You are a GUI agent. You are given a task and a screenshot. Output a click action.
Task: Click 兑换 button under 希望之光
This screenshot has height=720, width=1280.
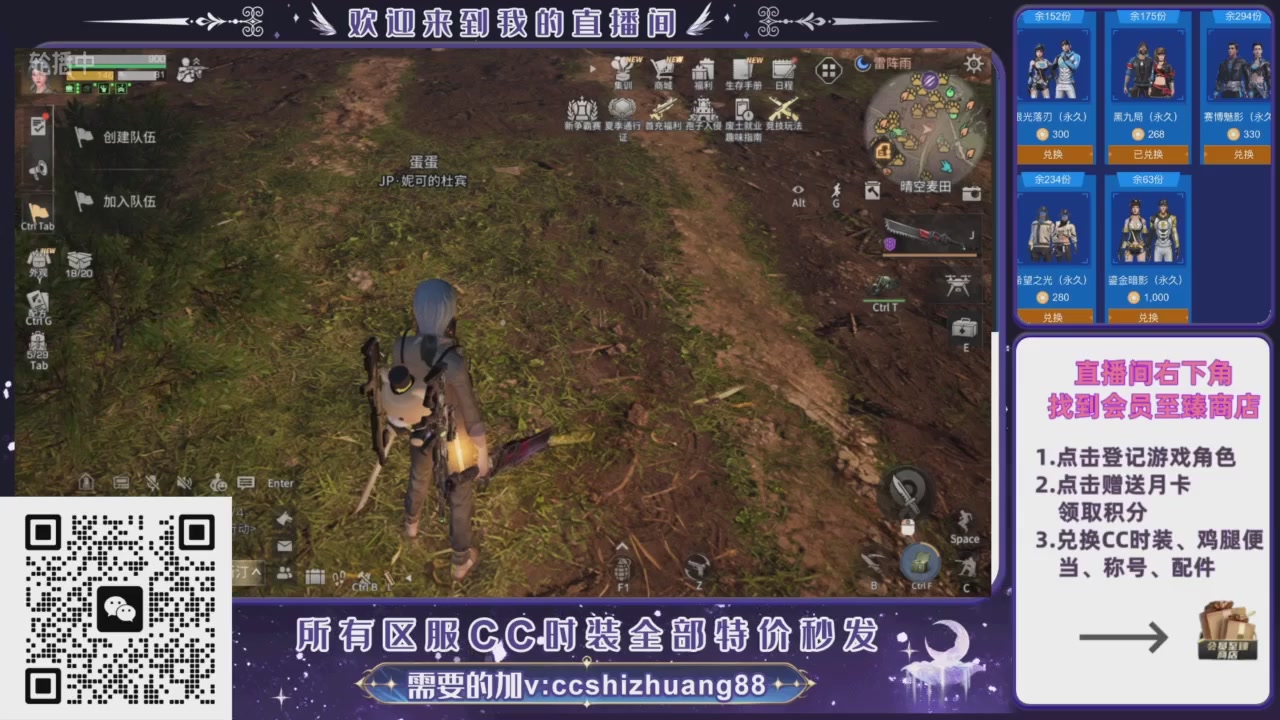[1053, 317]
